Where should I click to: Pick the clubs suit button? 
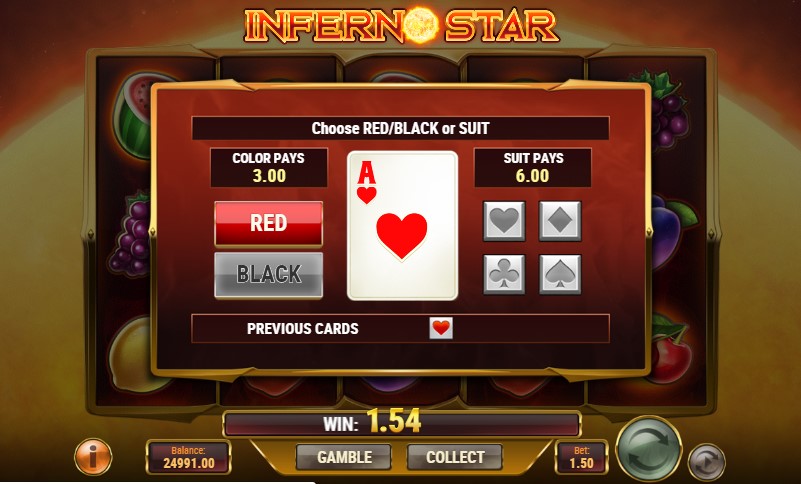point(504,273)
